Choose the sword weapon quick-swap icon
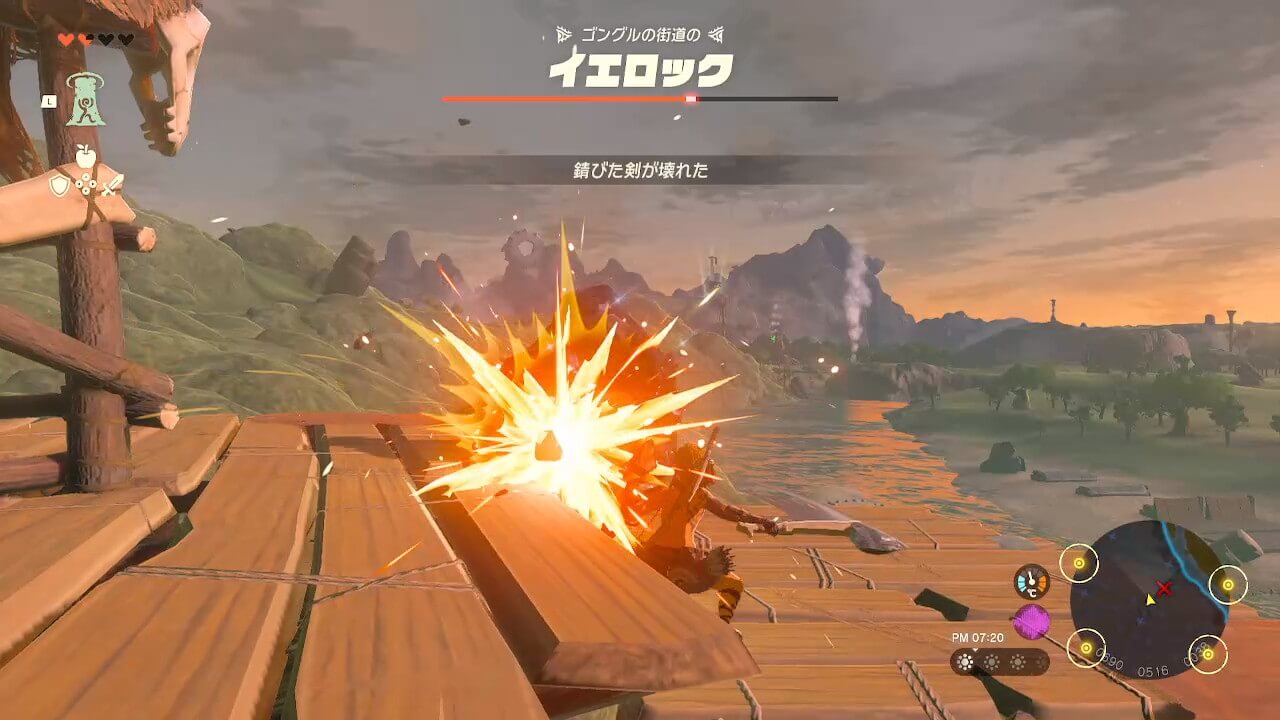 click(x=112, y=185)
